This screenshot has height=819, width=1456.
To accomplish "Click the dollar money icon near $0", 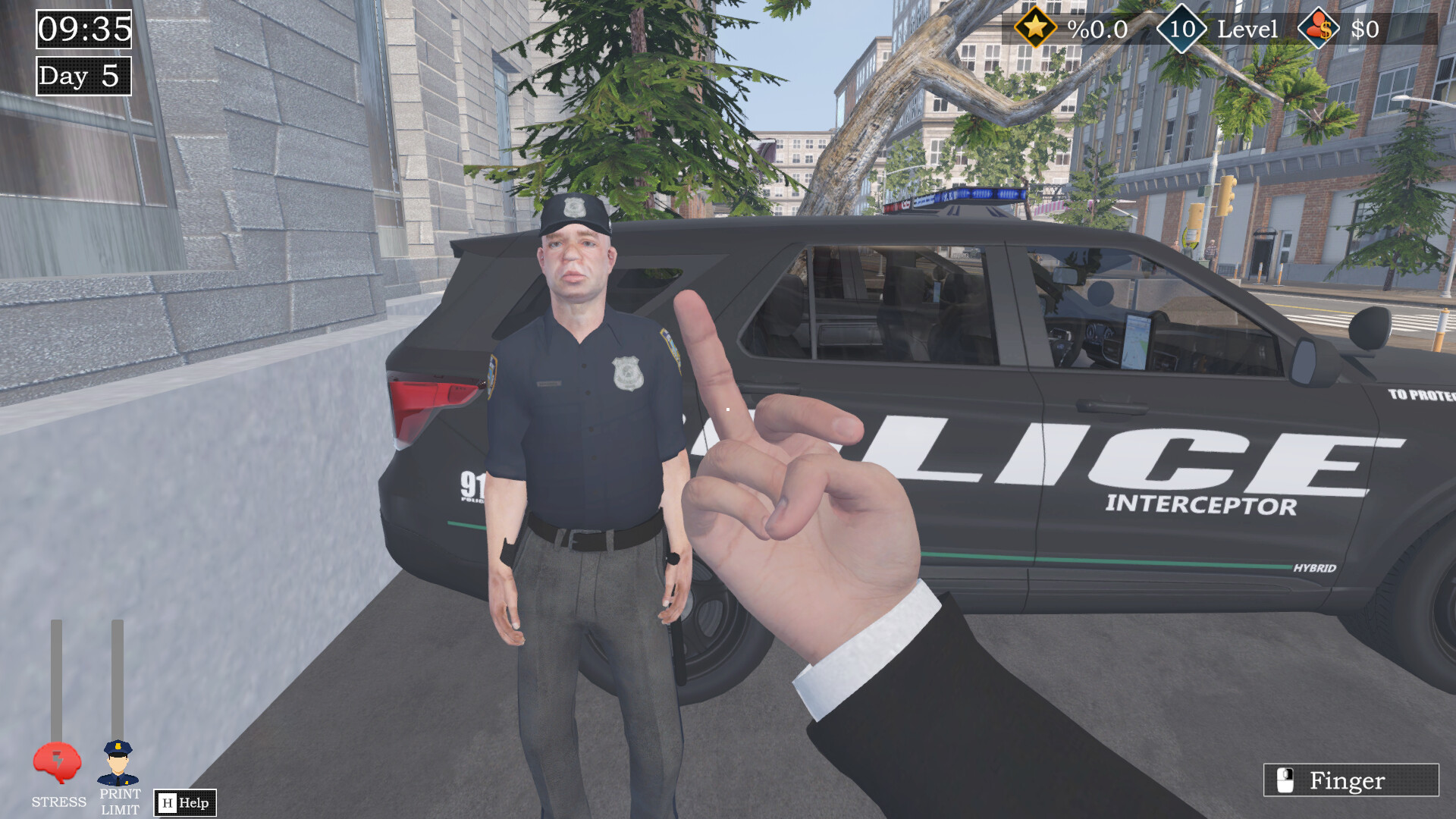I will point(1319,29).
